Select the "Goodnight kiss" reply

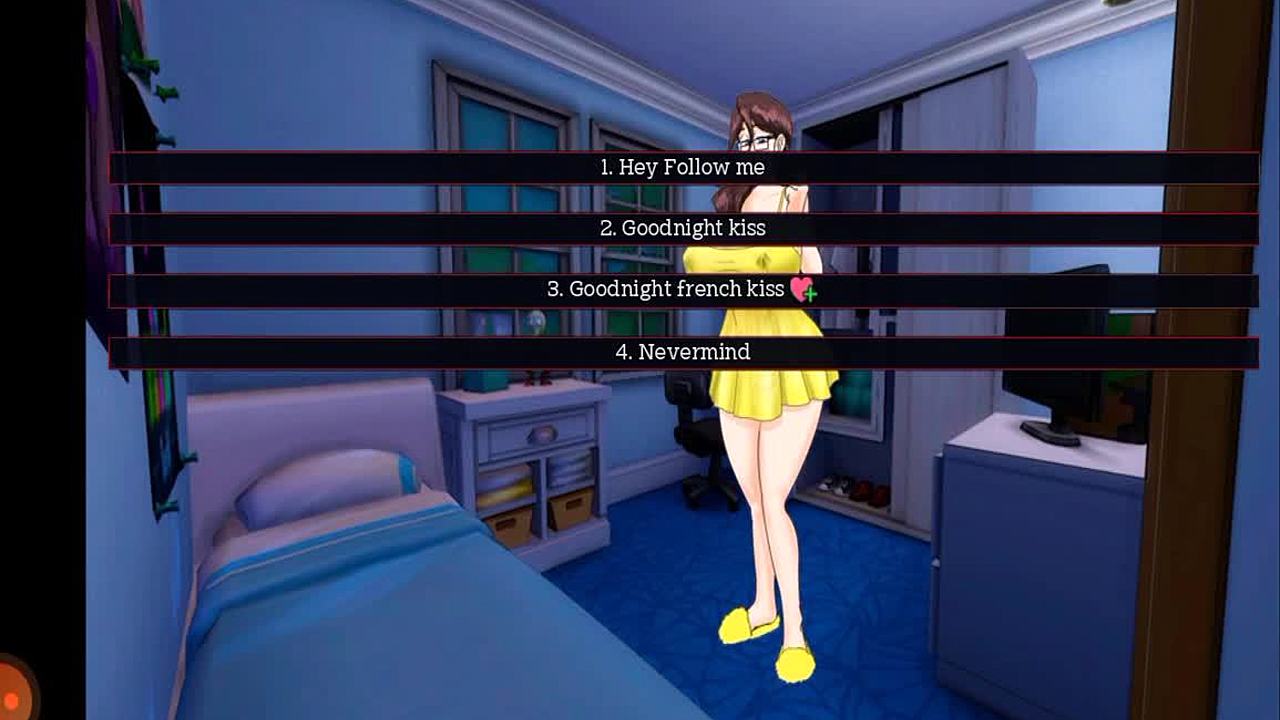point(683,229)
